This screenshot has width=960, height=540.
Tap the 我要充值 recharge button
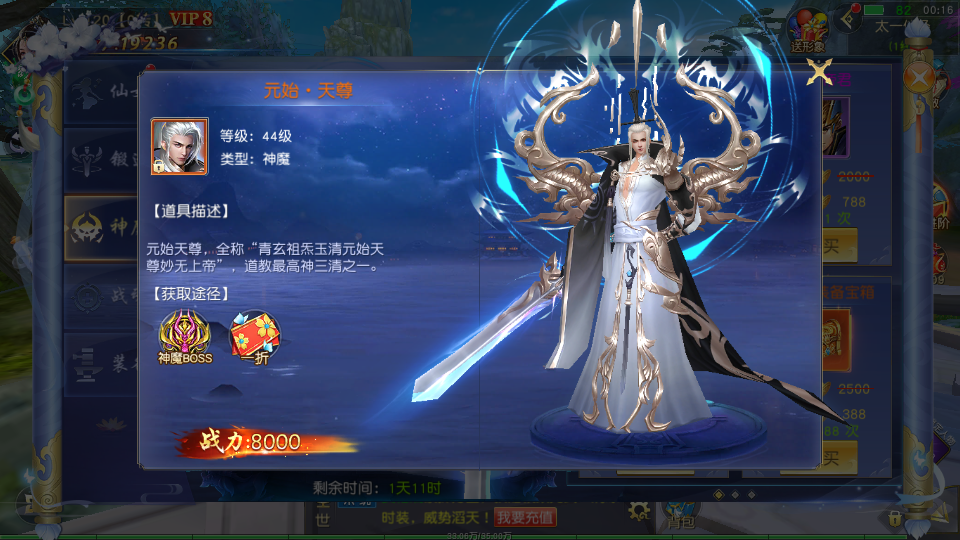point(525,516)
